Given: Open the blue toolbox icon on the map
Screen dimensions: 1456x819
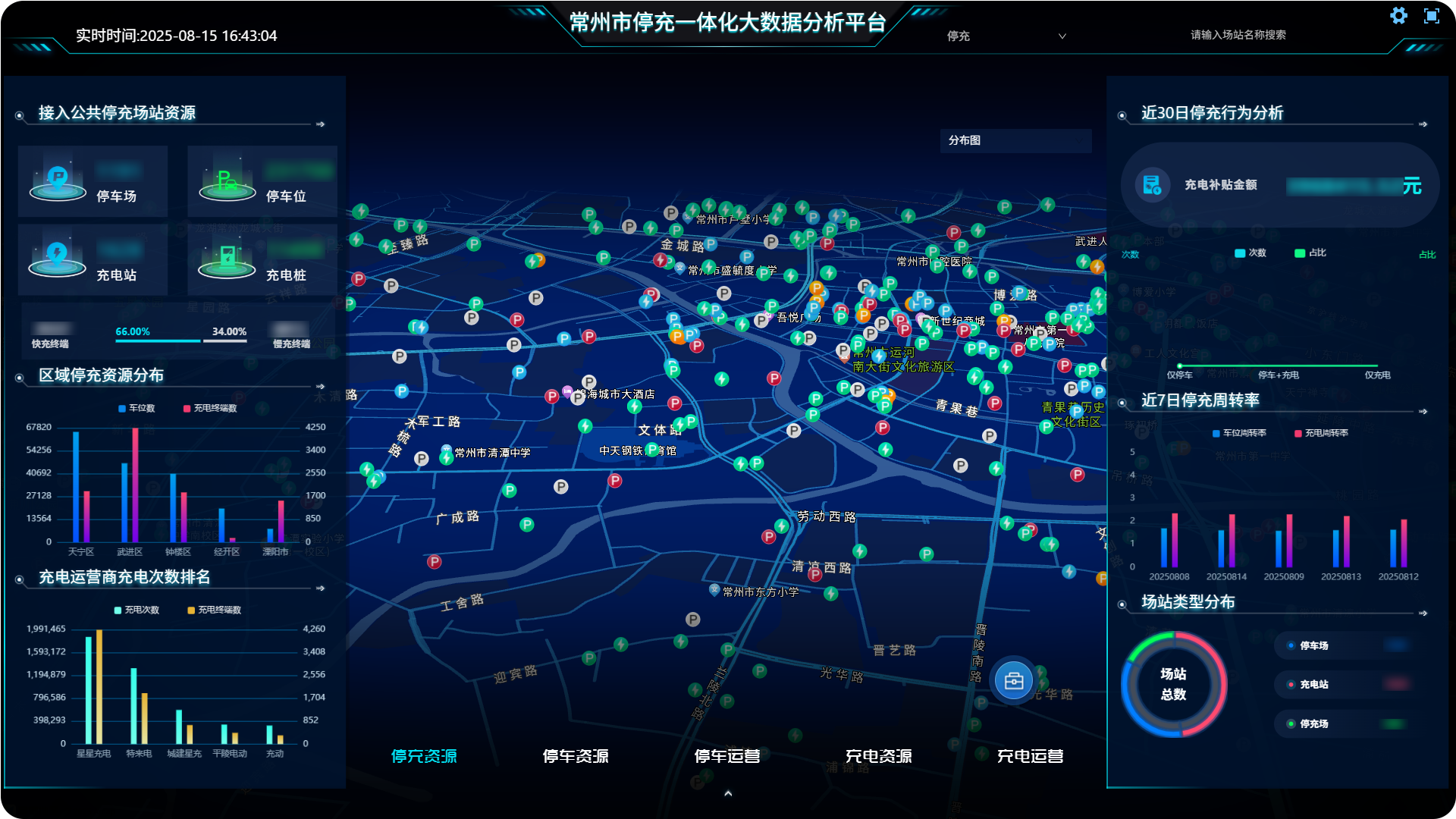Looking at the screenshot, I should [x=1013, y=681].
